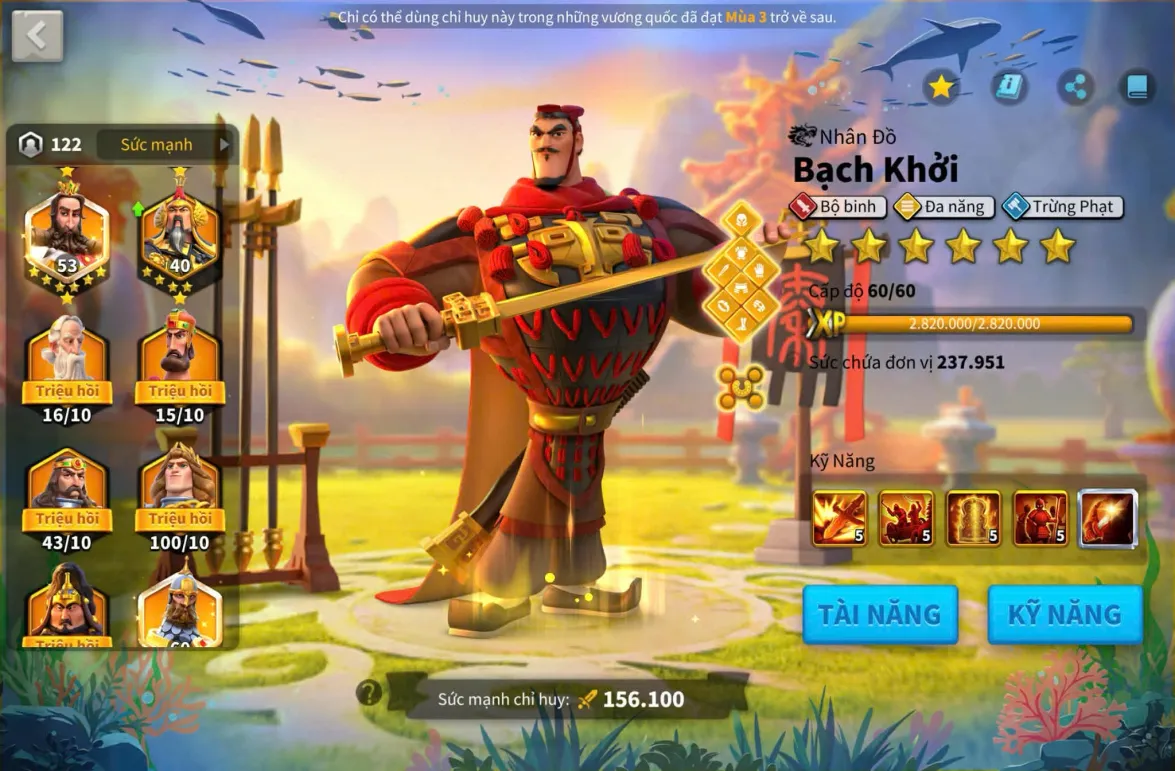View the highlighted fifth skill icon

pos(1108,518)
